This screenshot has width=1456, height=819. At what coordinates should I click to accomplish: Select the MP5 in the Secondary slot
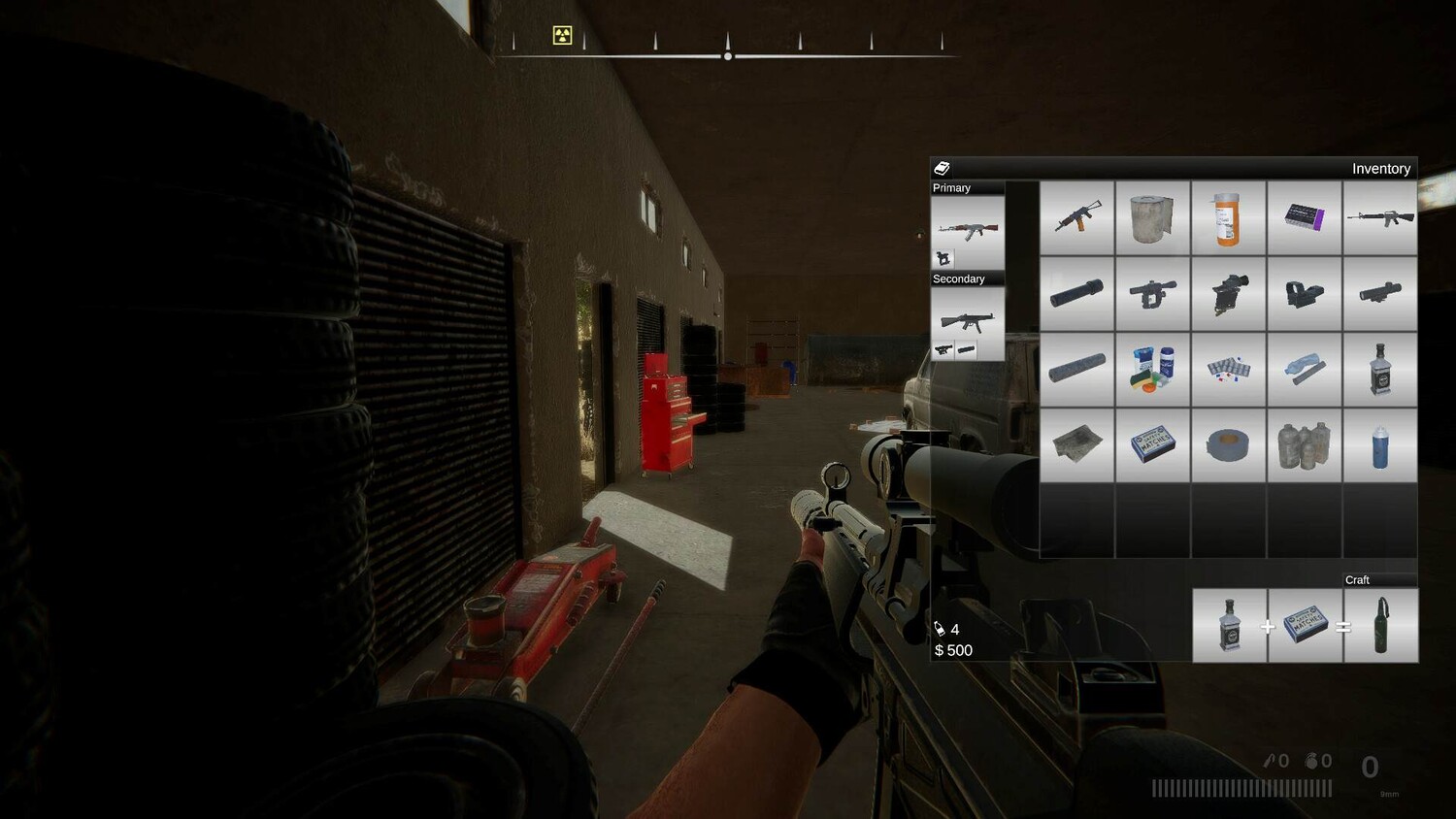point(967,320)
